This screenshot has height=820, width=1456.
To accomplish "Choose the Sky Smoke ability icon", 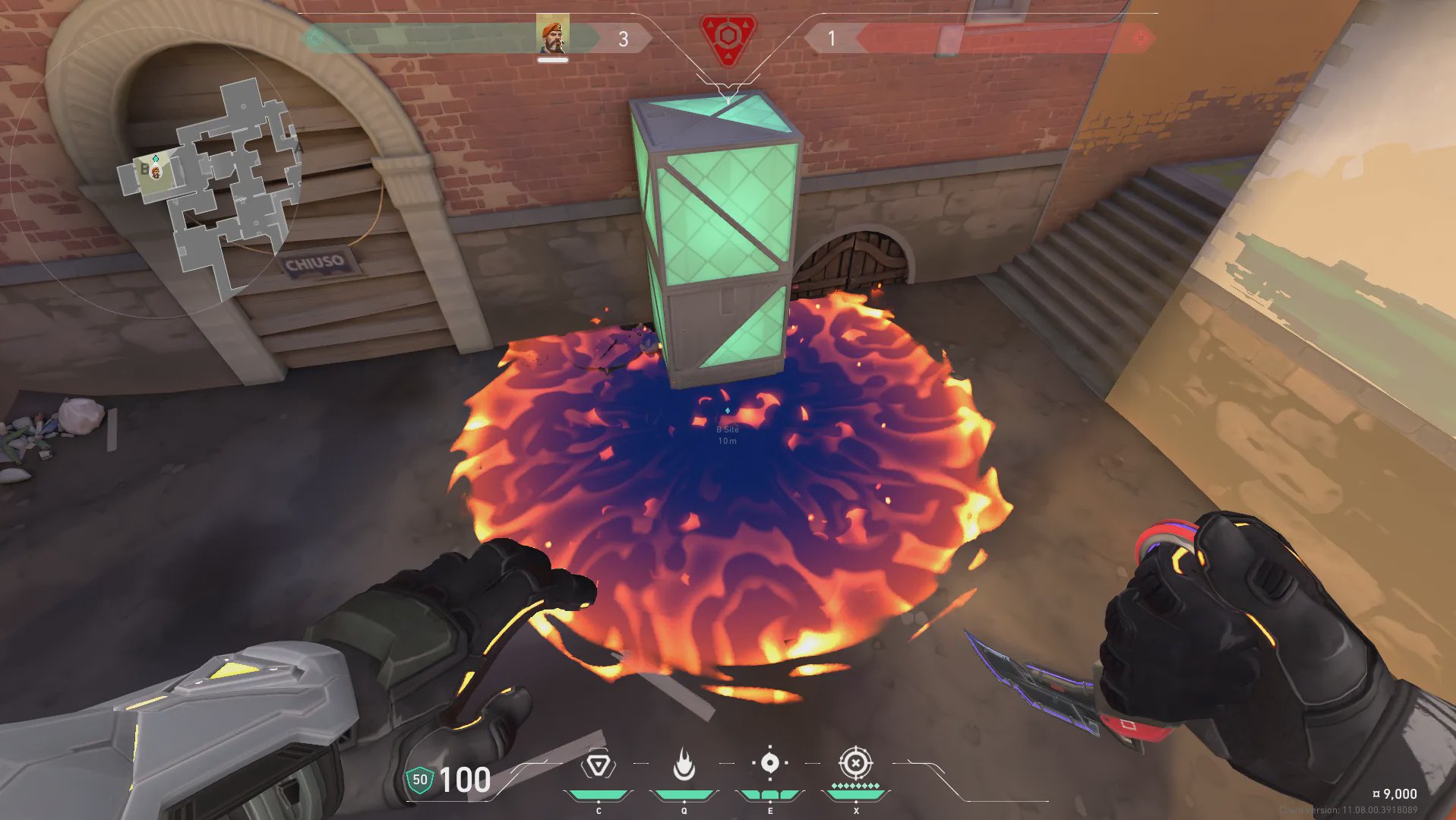I will [x=769, y=763].
